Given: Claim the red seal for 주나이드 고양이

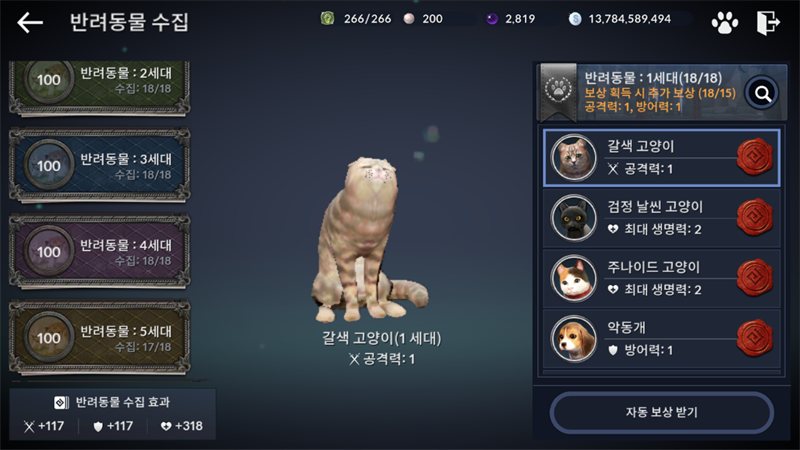Looking at the screenshot, I should [x=755, y=278].
